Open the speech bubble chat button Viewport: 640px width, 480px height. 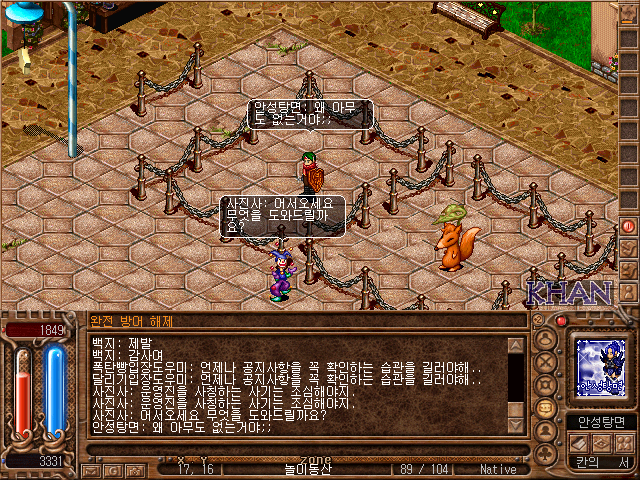(545, 408)
